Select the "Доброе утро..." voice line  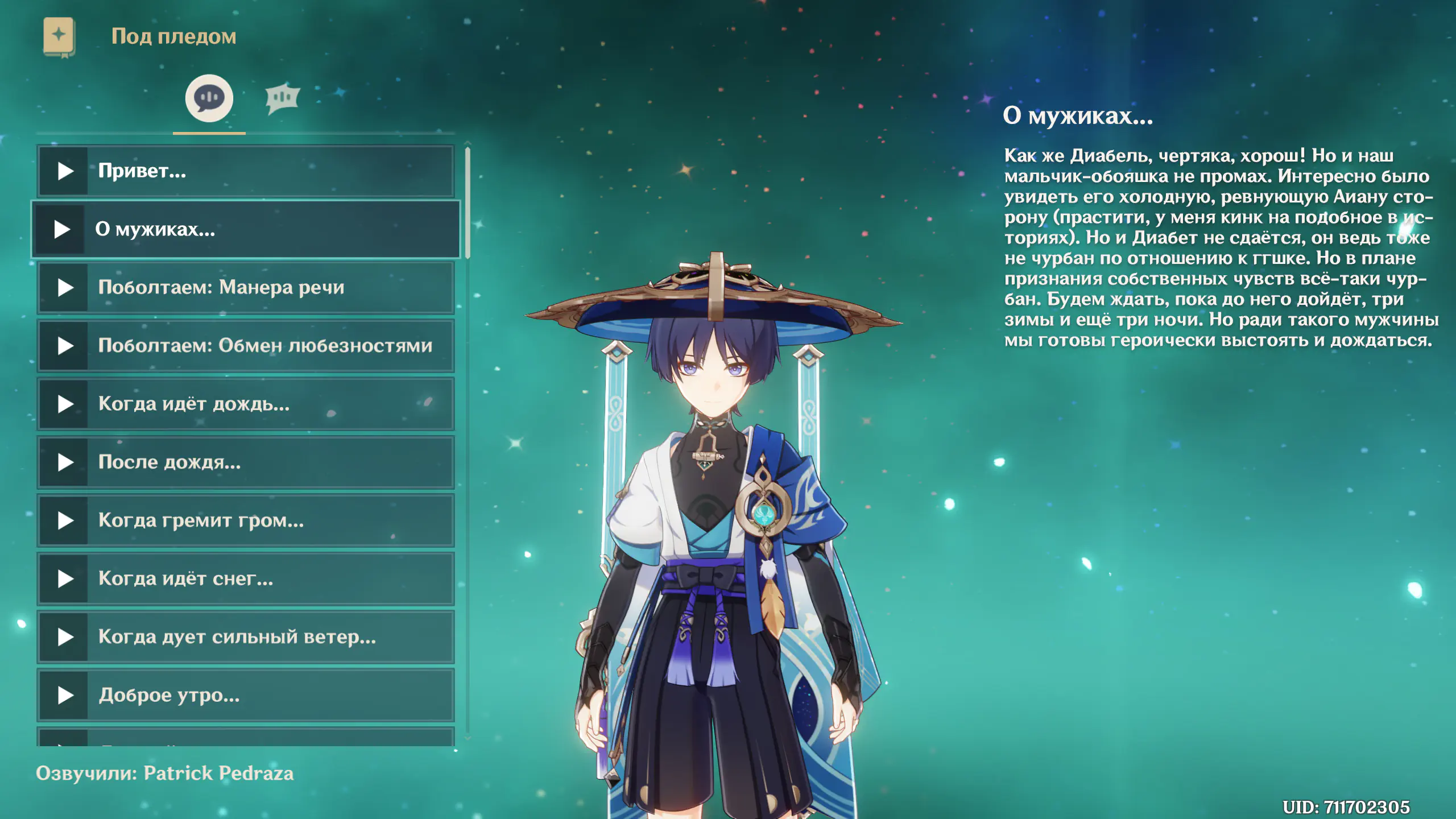[x=246, y=696]
